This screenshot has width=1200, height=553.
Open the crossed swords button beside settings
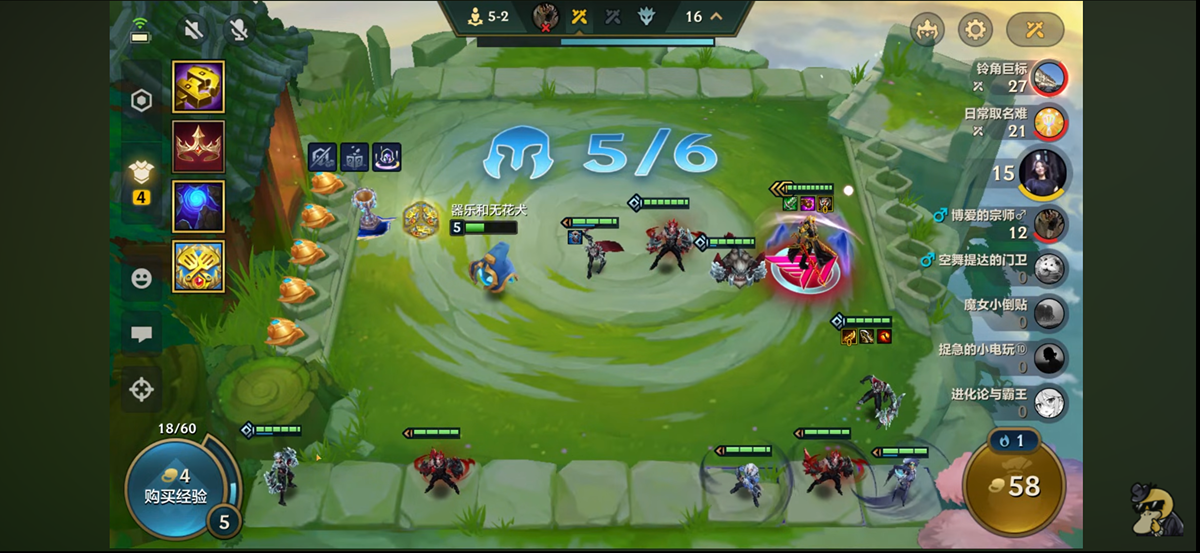tap(1035, 29)
